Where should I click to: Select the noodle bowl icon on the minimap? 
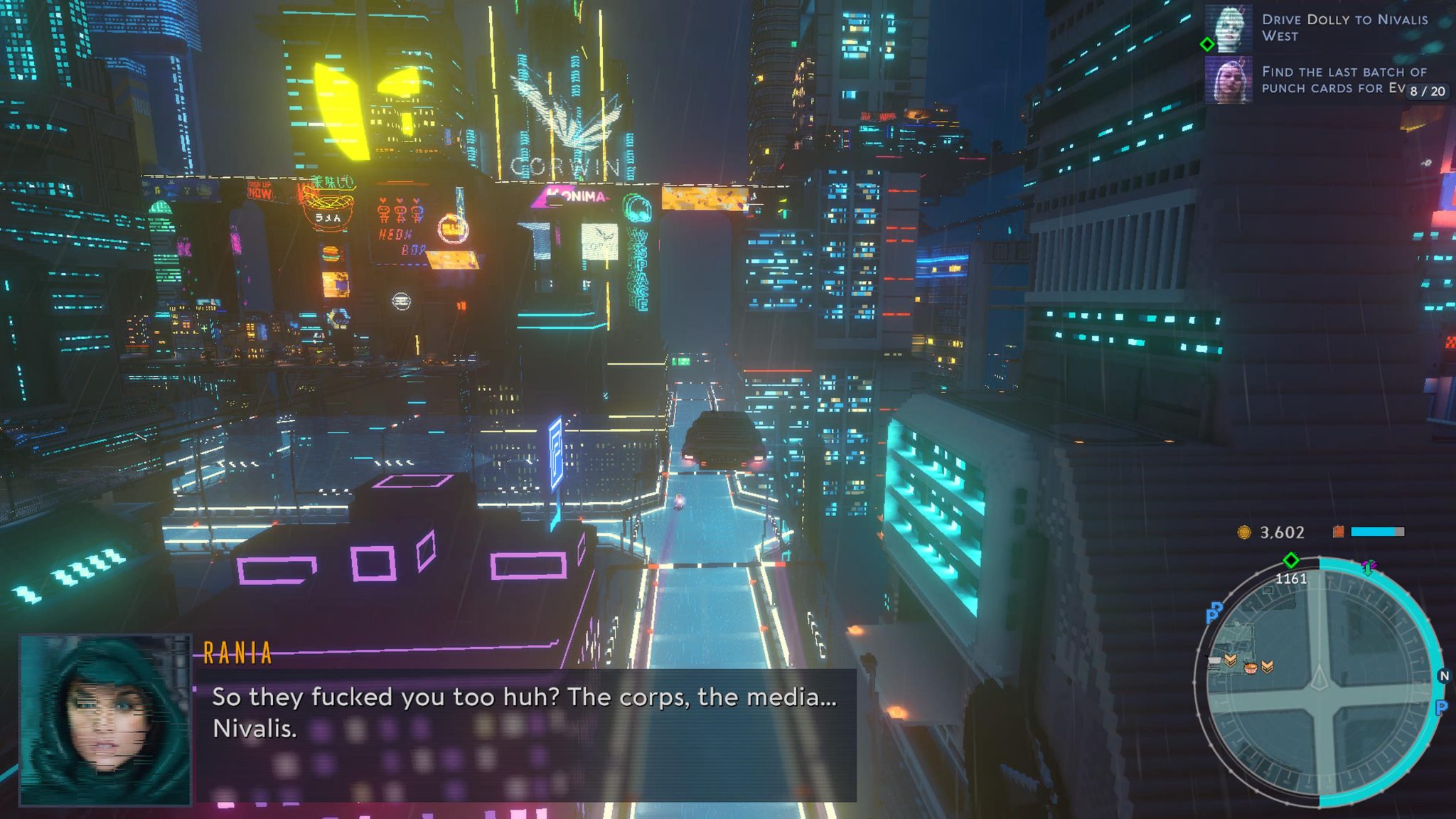tap(1251, 668)
